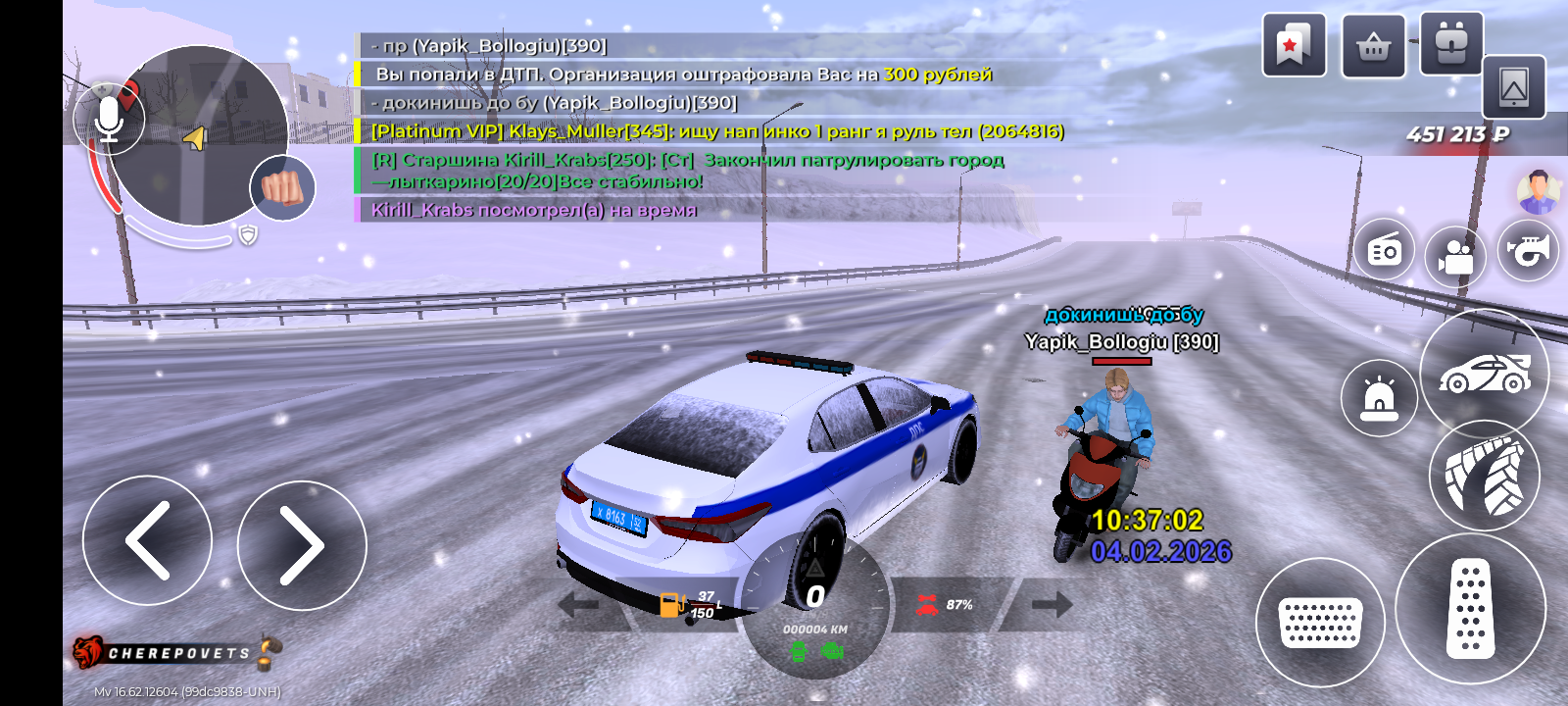This screenshot has width=1568, height=706.
Task: Open the circular minimap
Action: pyautogui.click(x=201, y=137)
